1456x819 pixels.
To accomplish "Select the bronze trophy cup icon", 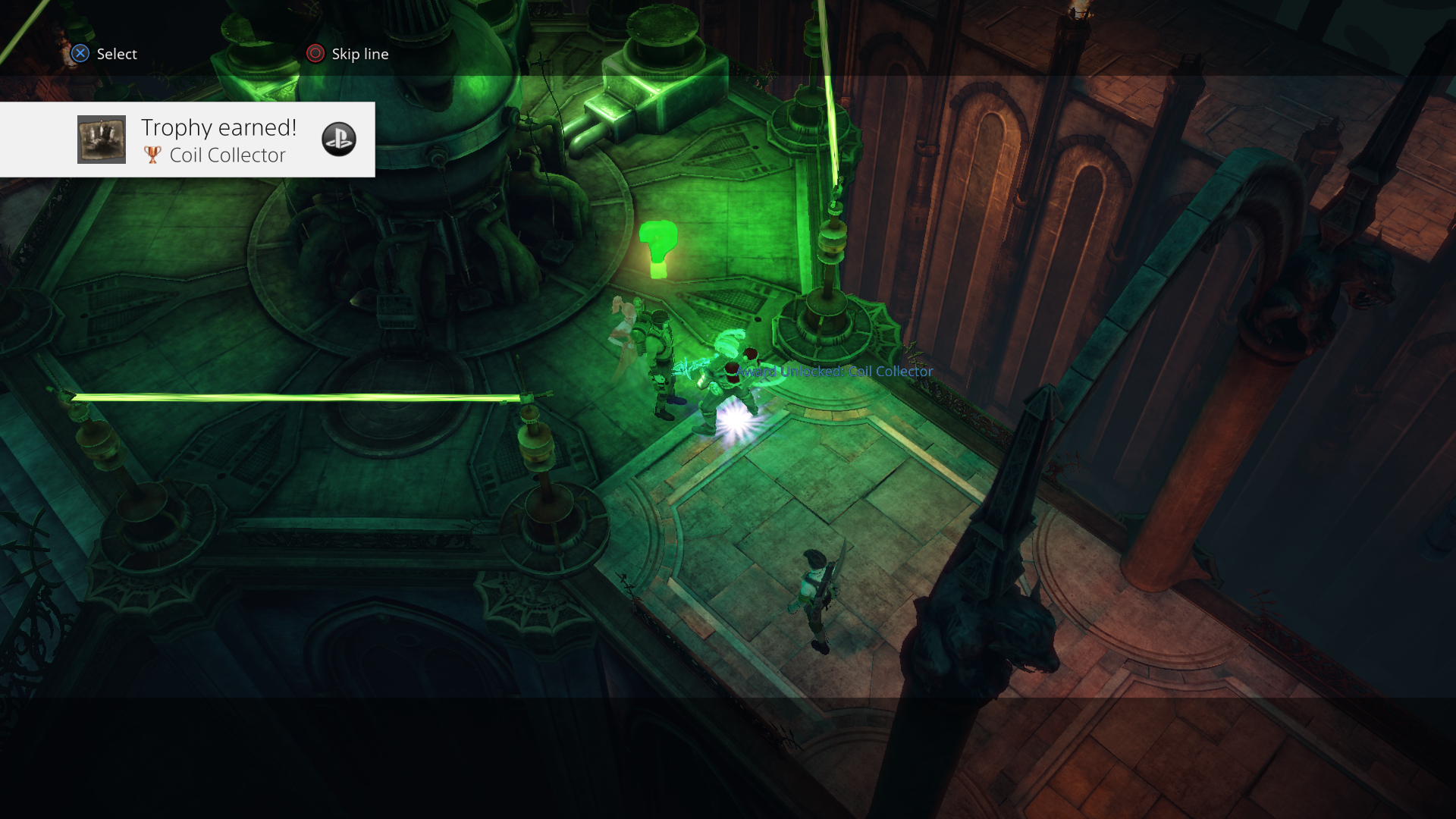I will [153, 155].
